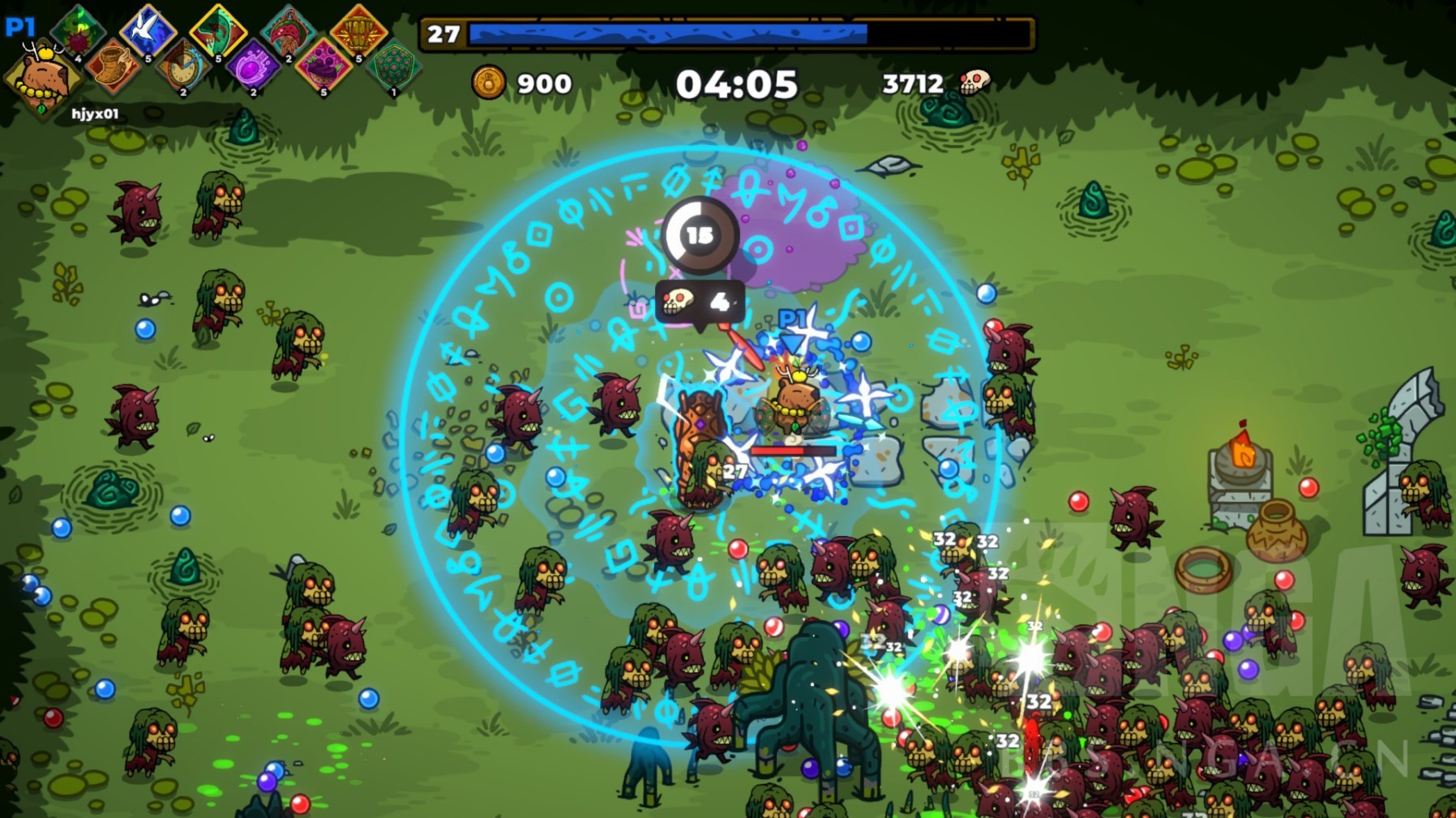This screenshot has width=1456, height=818.
Task: Select the green turtle shell icon
Action: pos(393,66)
